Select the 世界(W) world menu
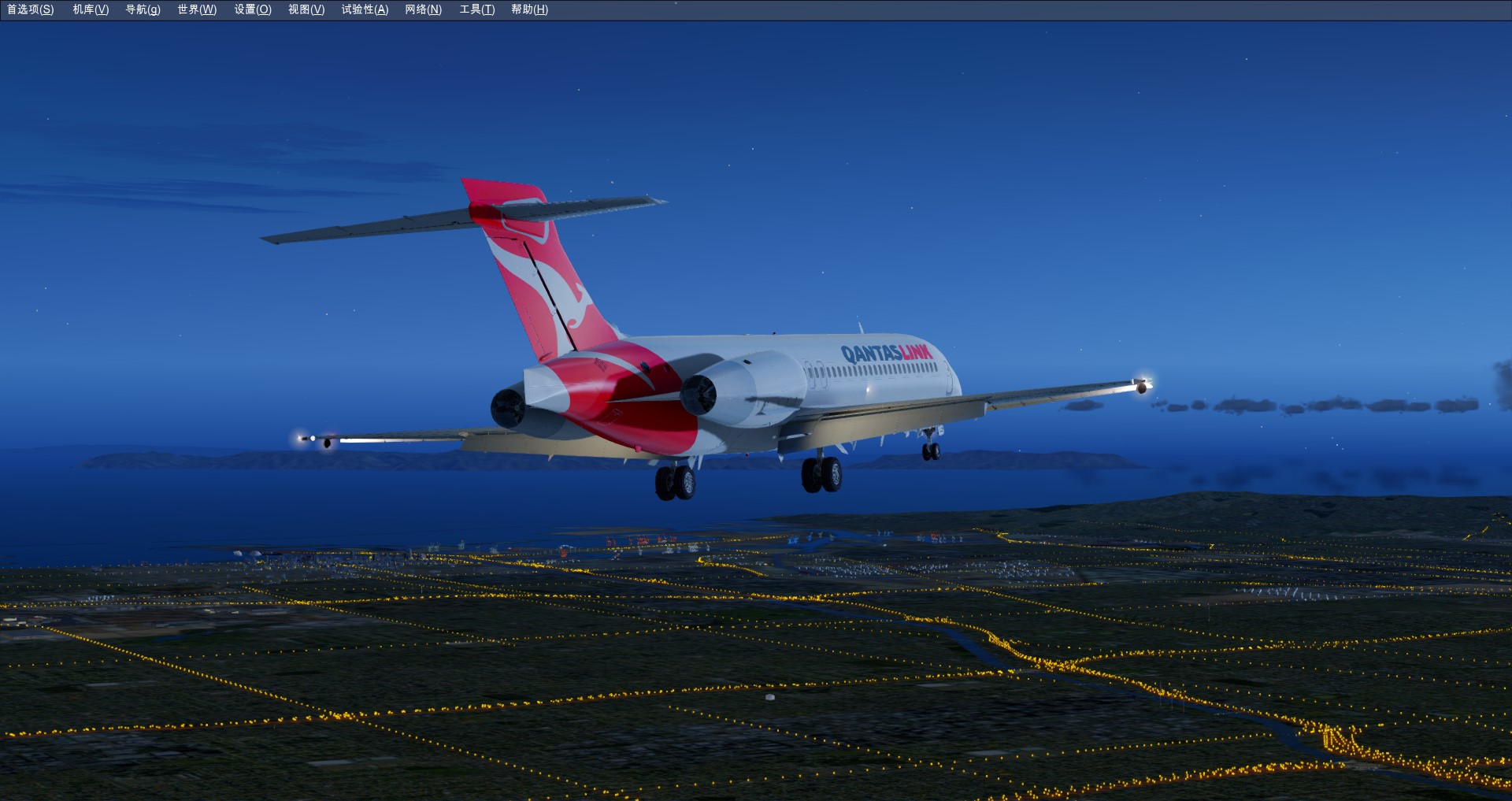 click(197, 9)
